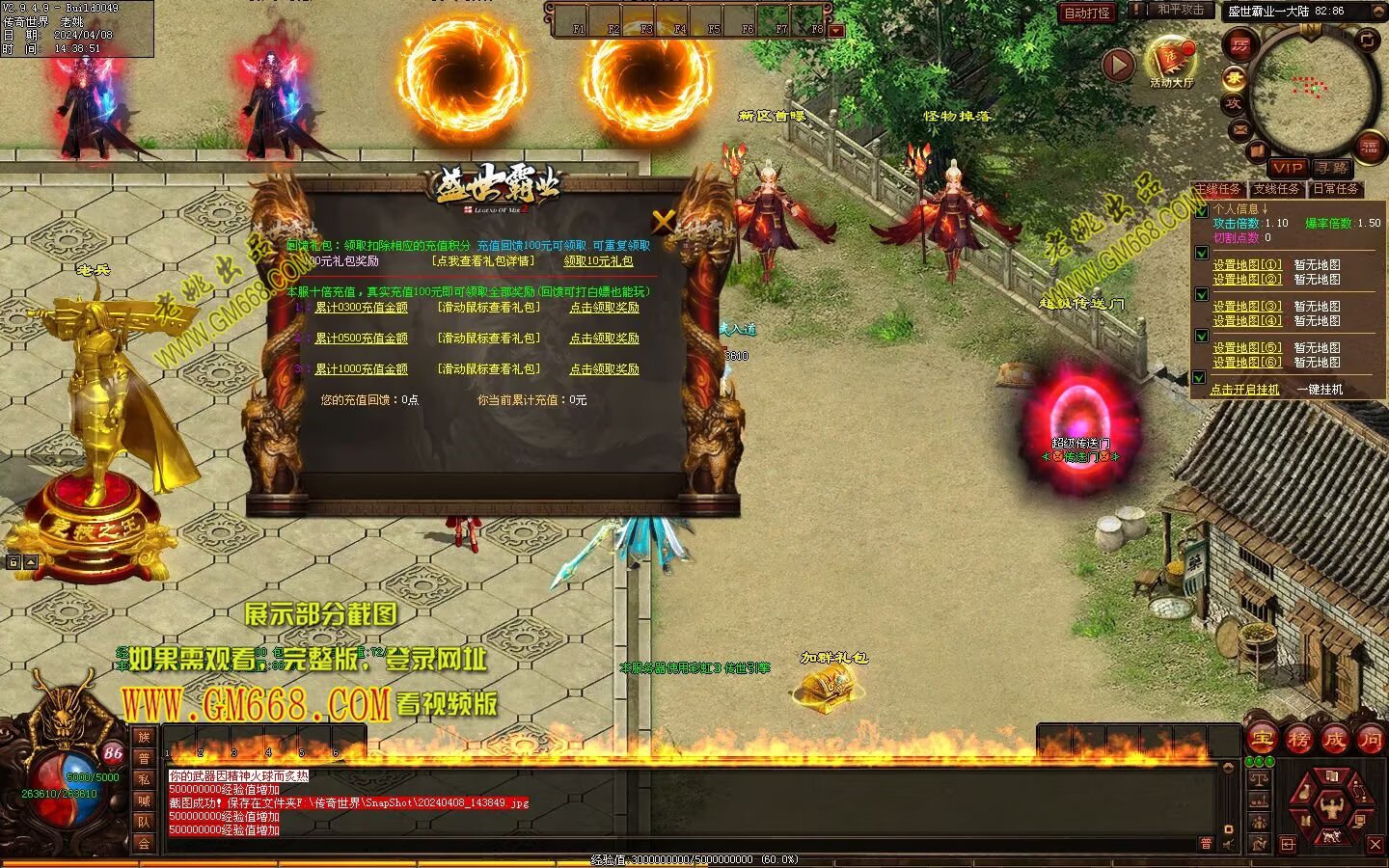
Task: Set map slot via 设置地图[①]
Action: pyautogui.click(x=1247, y=265)
